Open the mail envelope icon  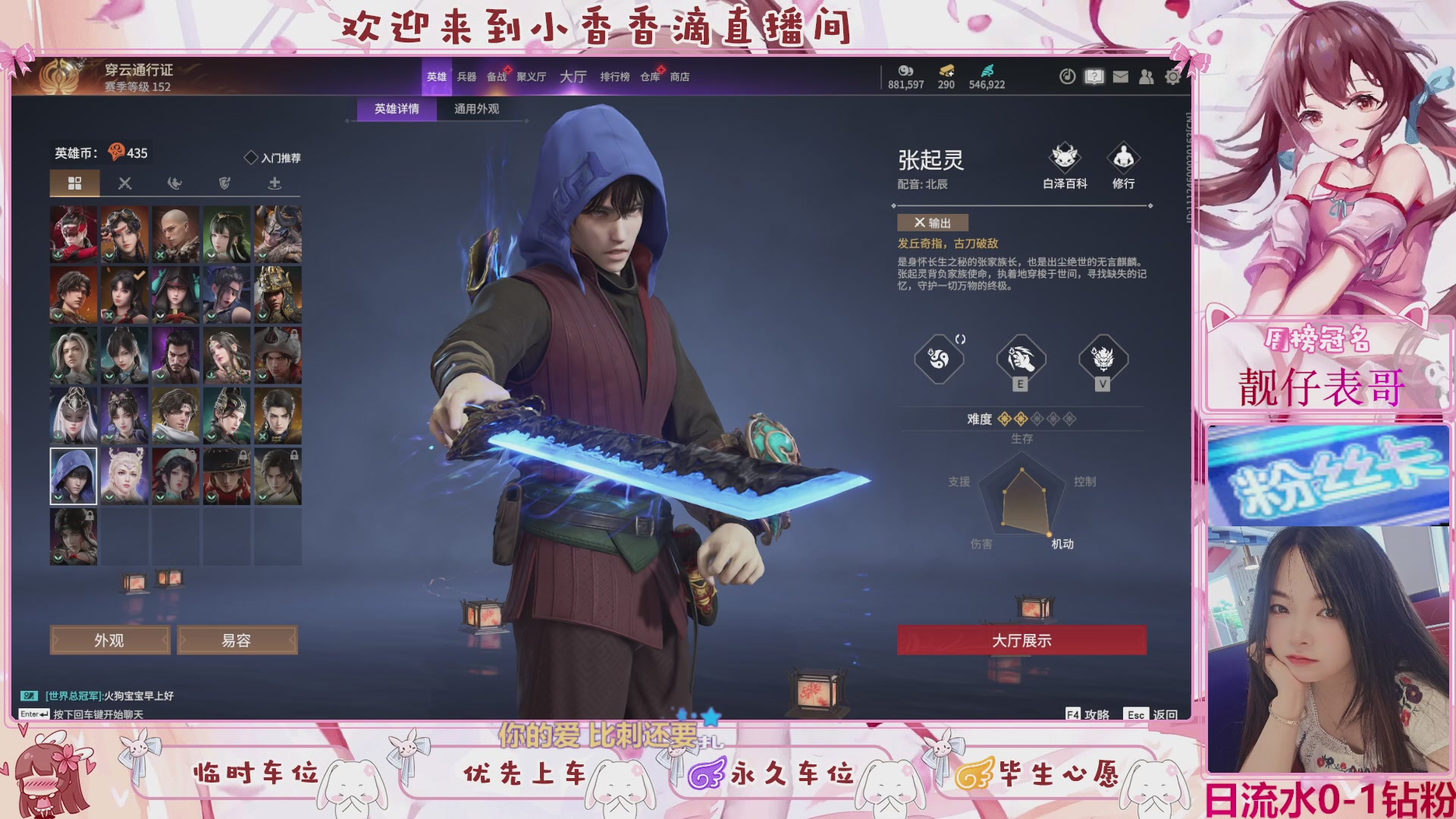click(x=1121, y=77)
